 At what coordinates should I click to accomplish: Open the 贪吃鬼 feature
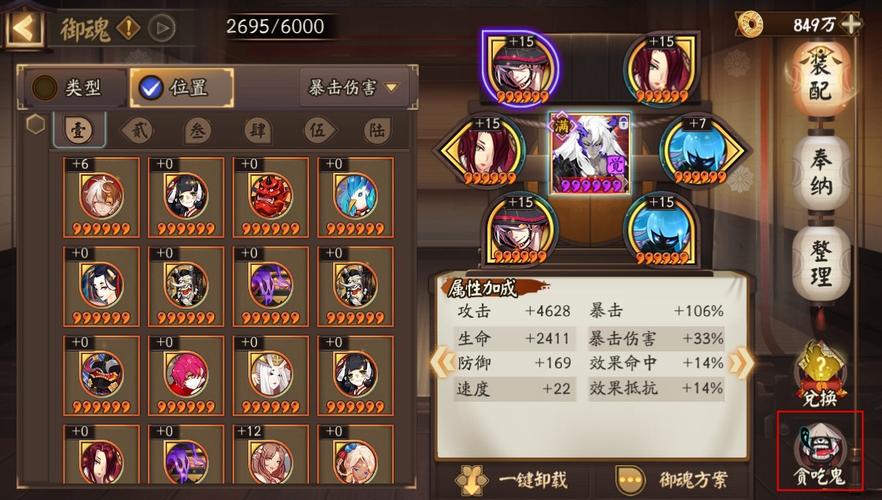(x=819, y=452)
